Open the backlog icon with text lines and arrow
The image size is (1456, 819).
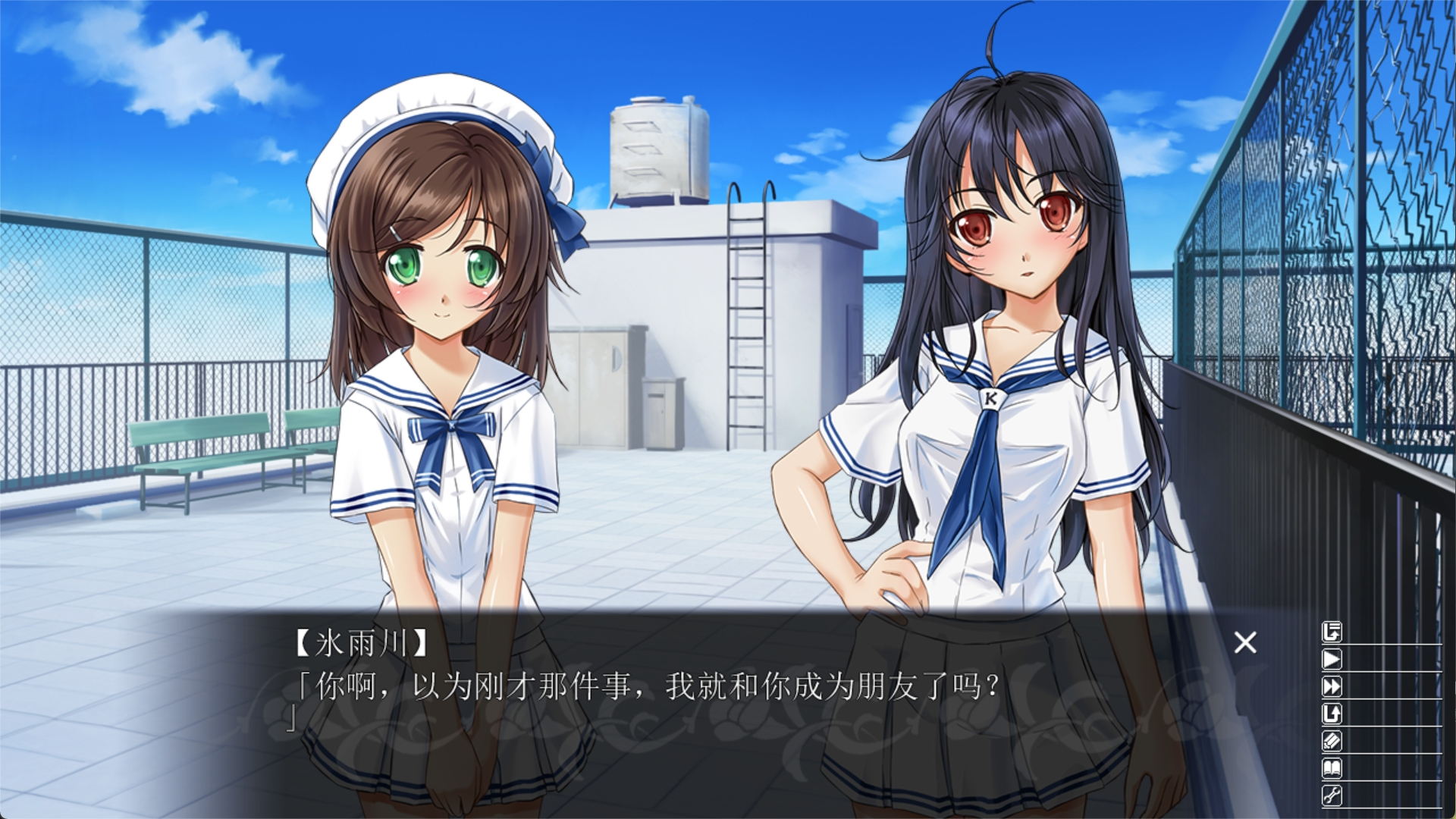[x=1332, y=632]
